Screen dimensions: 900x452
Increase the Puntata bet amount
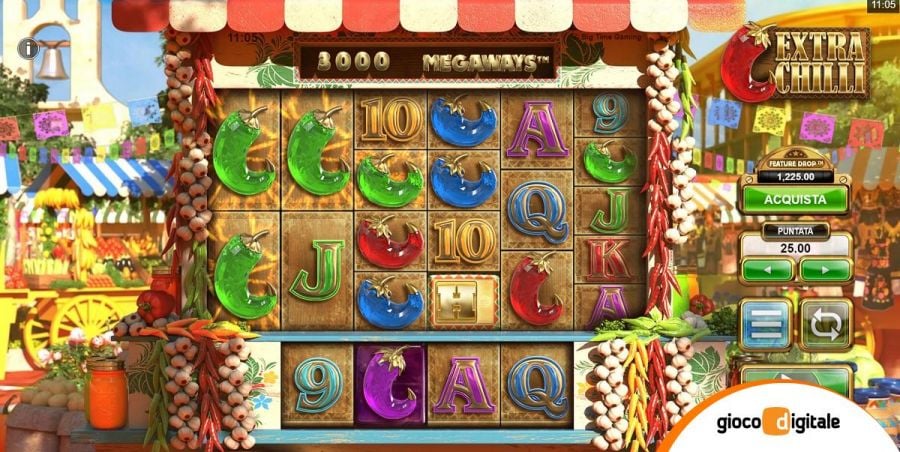(x=825, y=269)
